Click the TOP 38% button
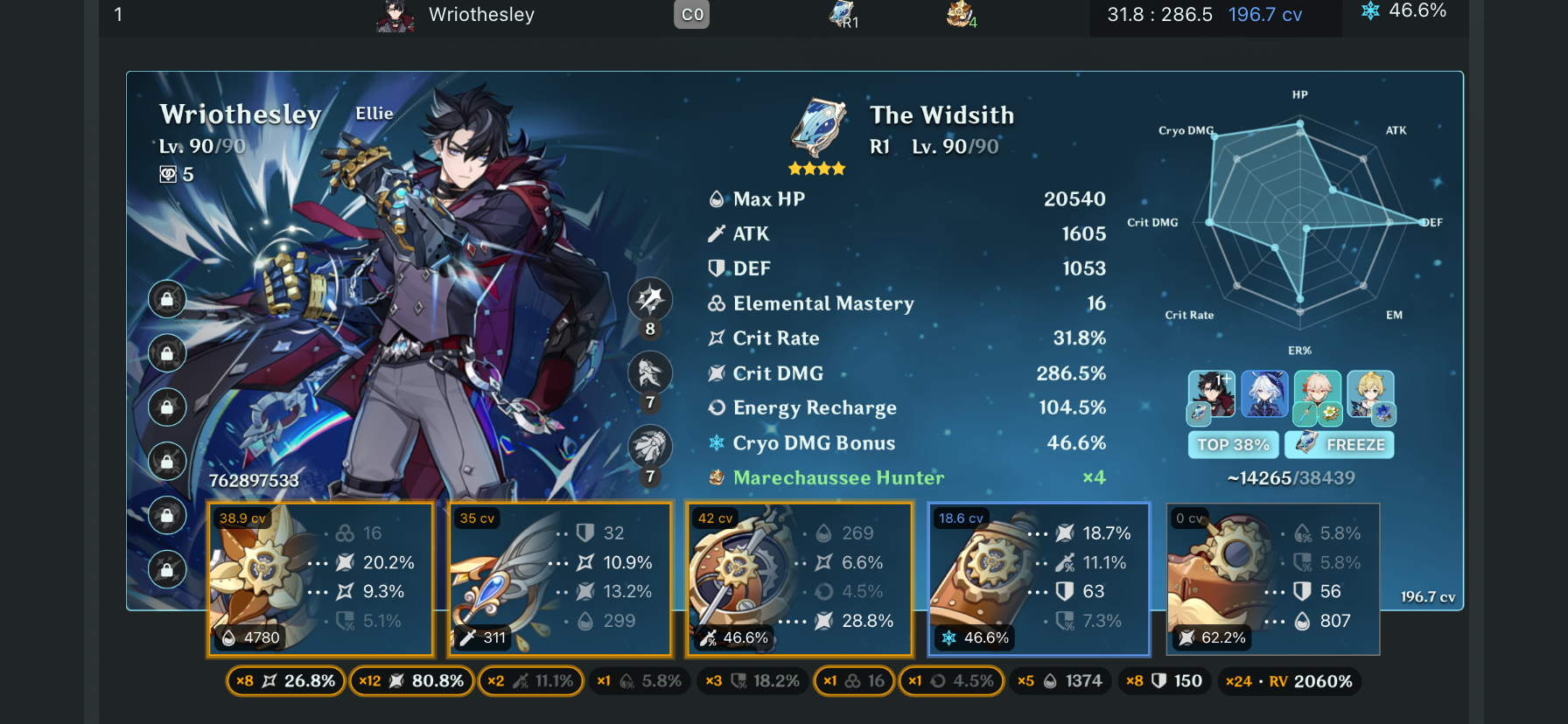This screenshot has width=1568, height=724. 1233,444
